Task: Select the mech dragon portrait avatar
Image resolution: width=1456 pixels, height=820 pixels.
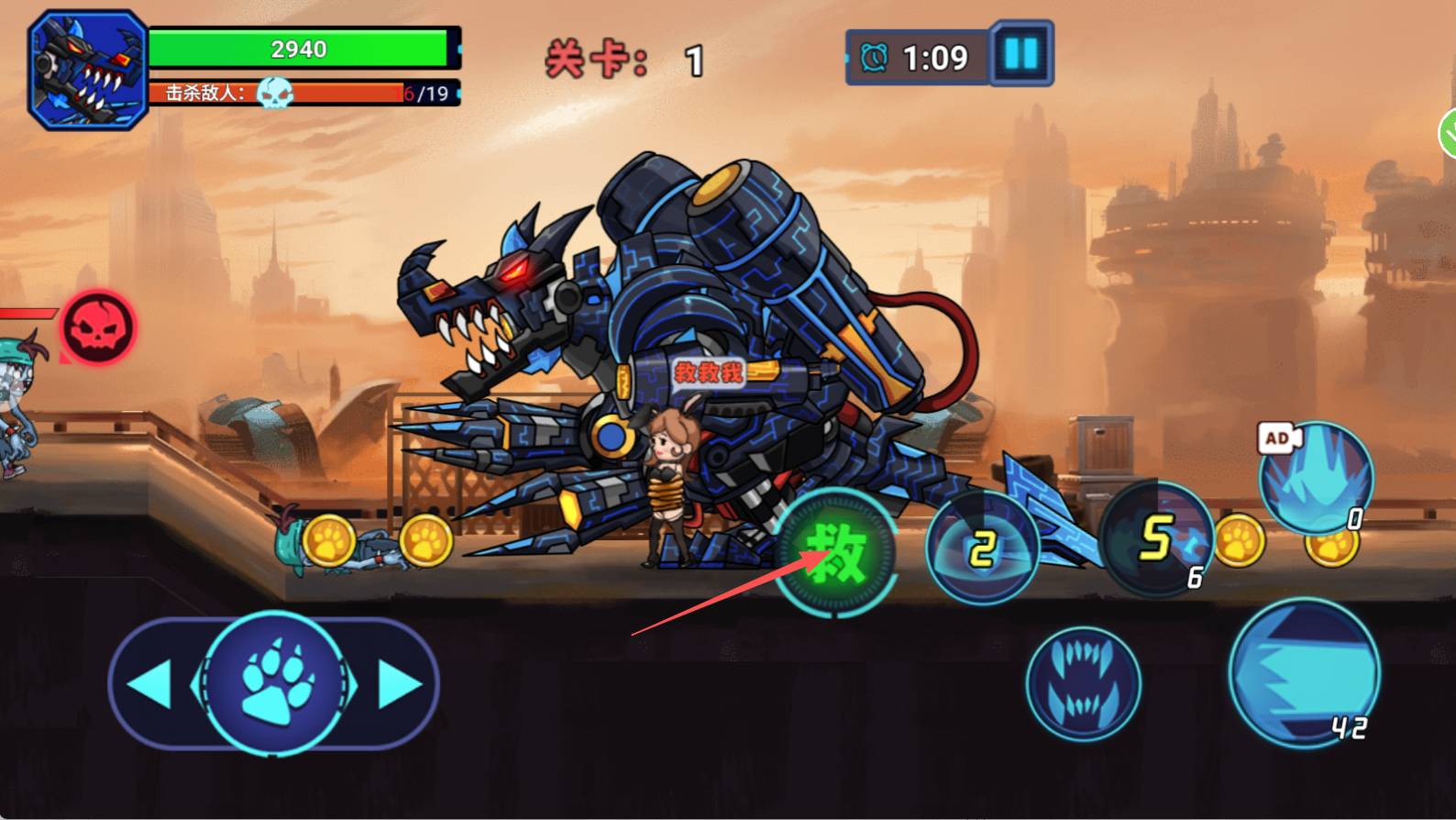Action: 88,70
